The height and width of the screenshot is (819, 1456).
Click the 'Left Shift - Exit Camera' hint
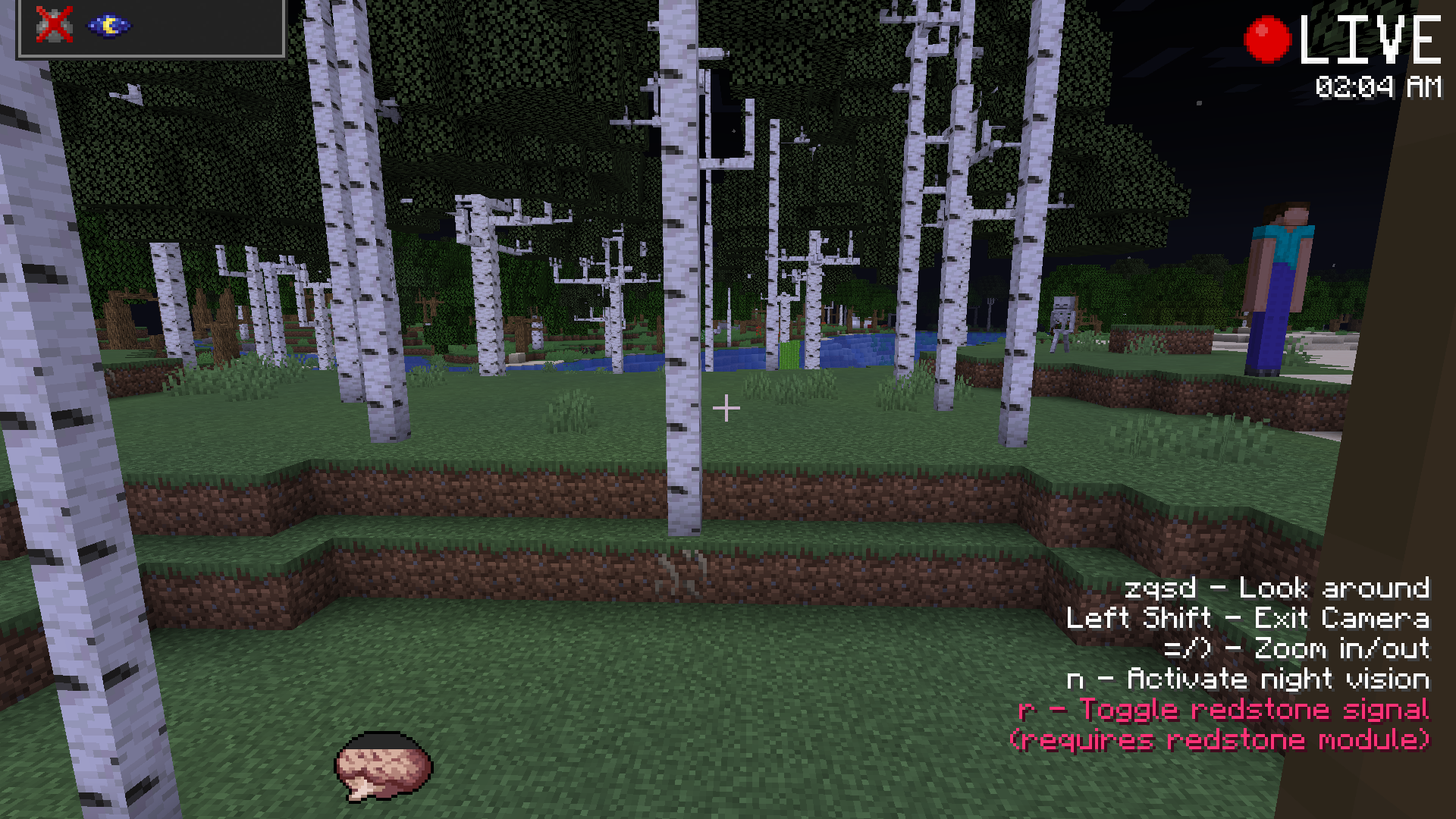1247,619
